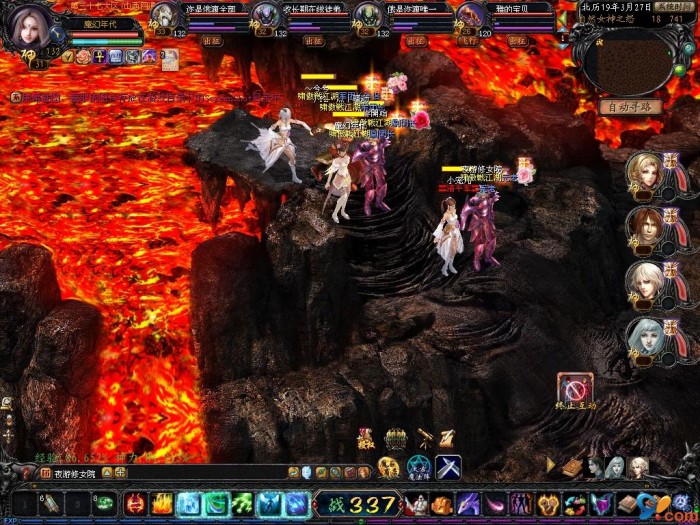Screen dimensions: 700x525
Task: Open the crossed swords combat icon
Action: pos(447,467)
